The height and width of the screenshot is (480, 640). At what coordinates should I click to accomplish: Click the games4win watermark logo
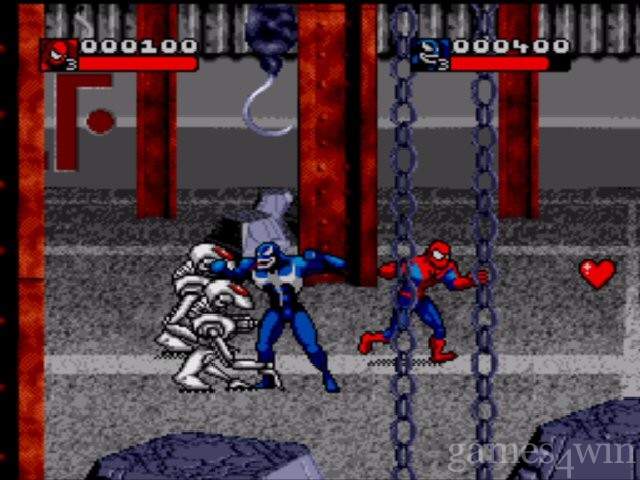coord(541,451)
